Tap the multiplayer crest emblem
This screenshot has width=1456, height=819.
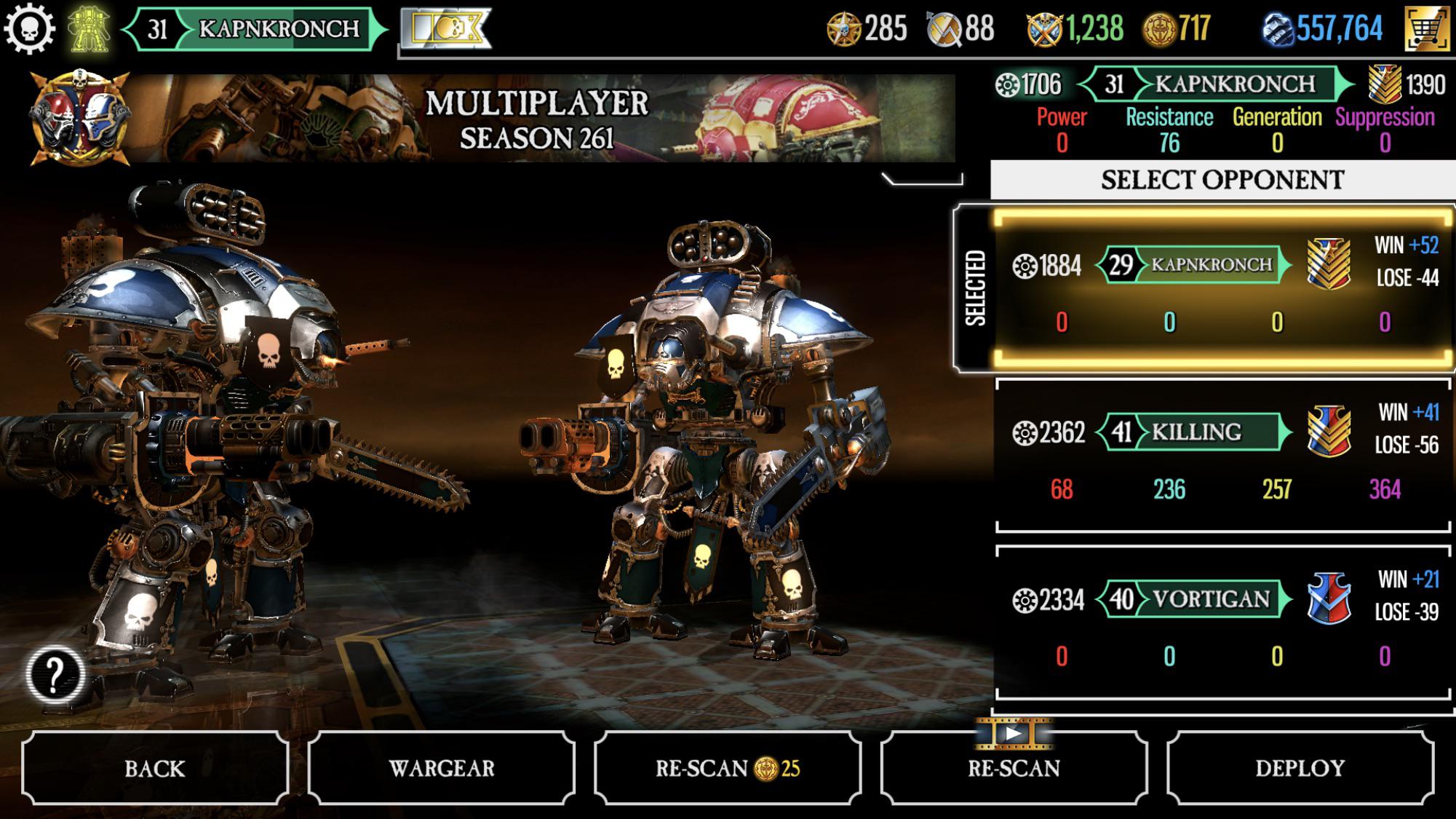pos(79,116)
